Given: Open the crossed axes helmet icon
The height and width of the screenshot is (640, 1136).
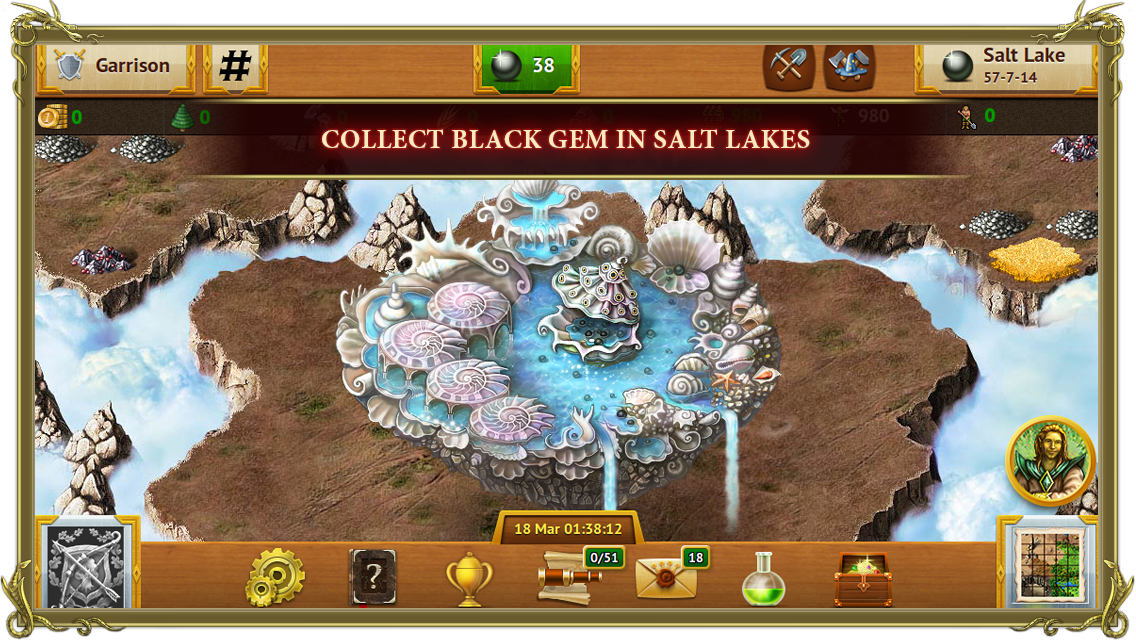Looking at the screenshot, I should [849, 66].
